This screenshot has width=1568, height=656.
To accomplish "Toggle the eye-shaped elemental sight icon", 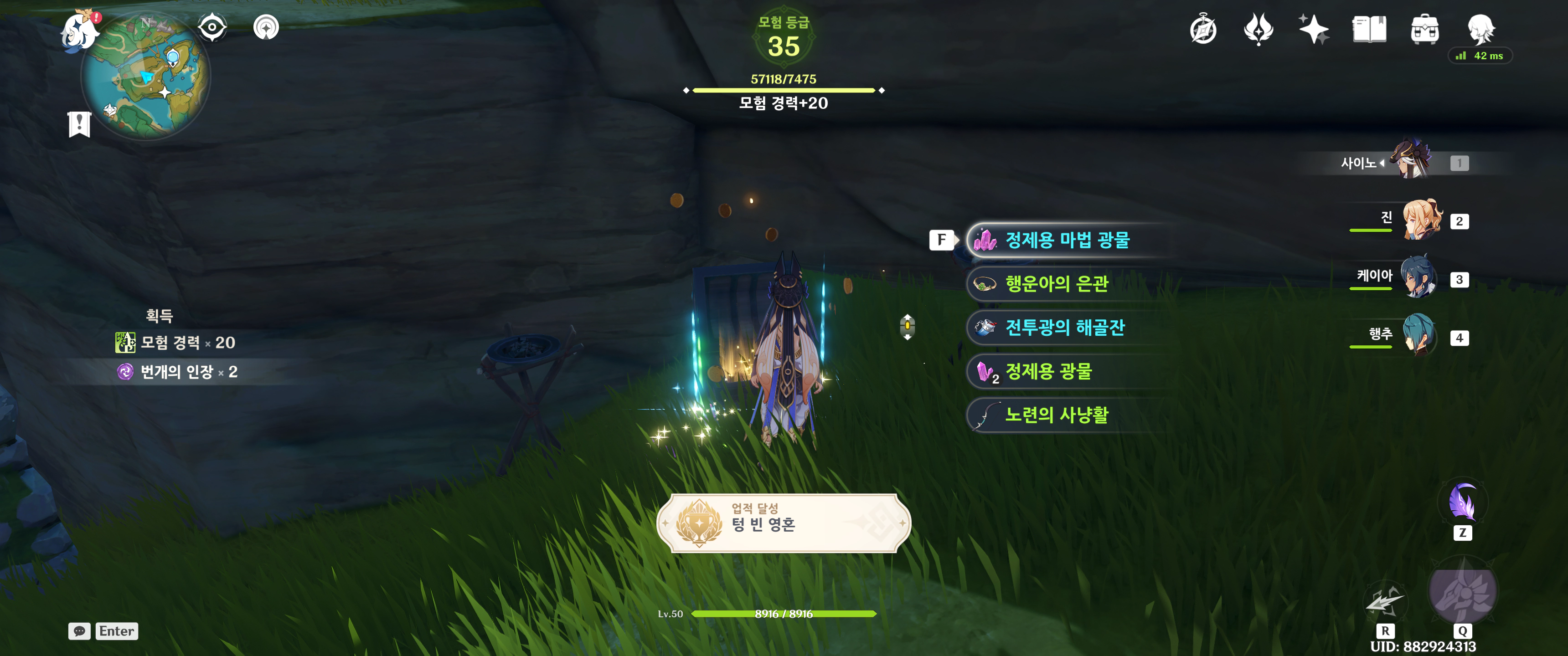I will [212, 27].
